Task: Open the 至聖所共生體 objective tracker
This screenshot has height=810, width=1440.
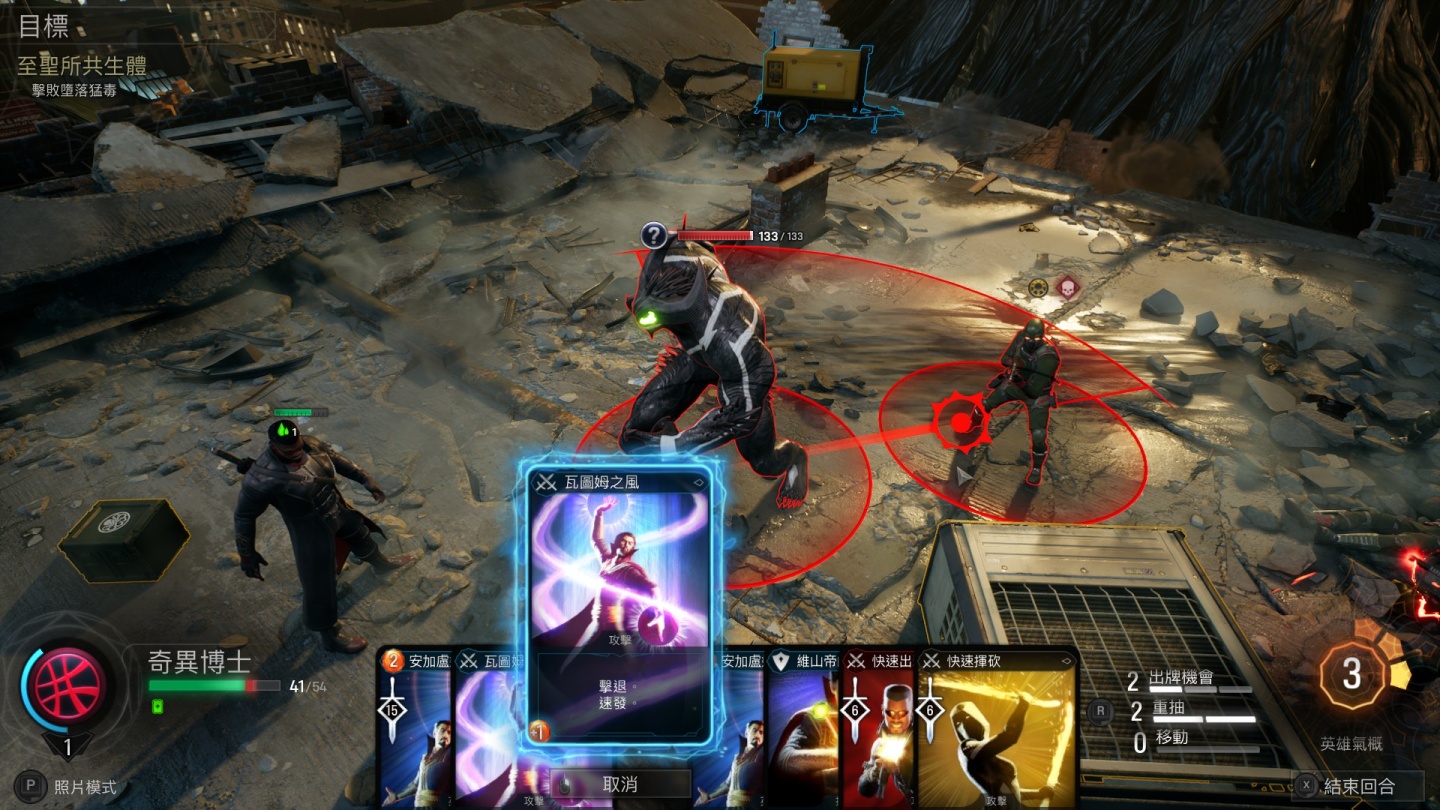Action: 82,66
